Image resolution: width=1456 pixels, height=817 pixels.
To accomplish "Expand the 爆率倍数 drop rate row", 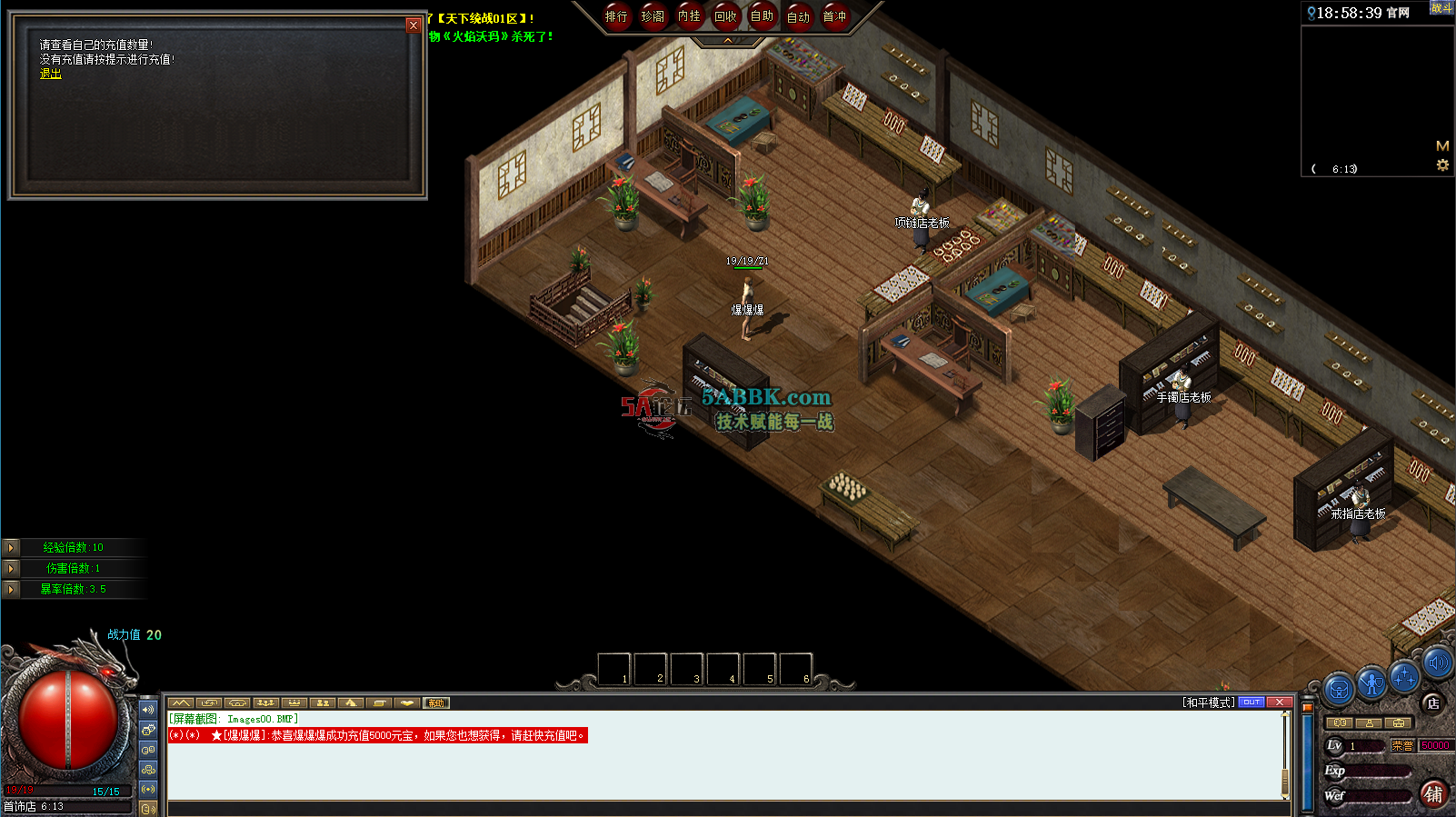I will (11, 589).
